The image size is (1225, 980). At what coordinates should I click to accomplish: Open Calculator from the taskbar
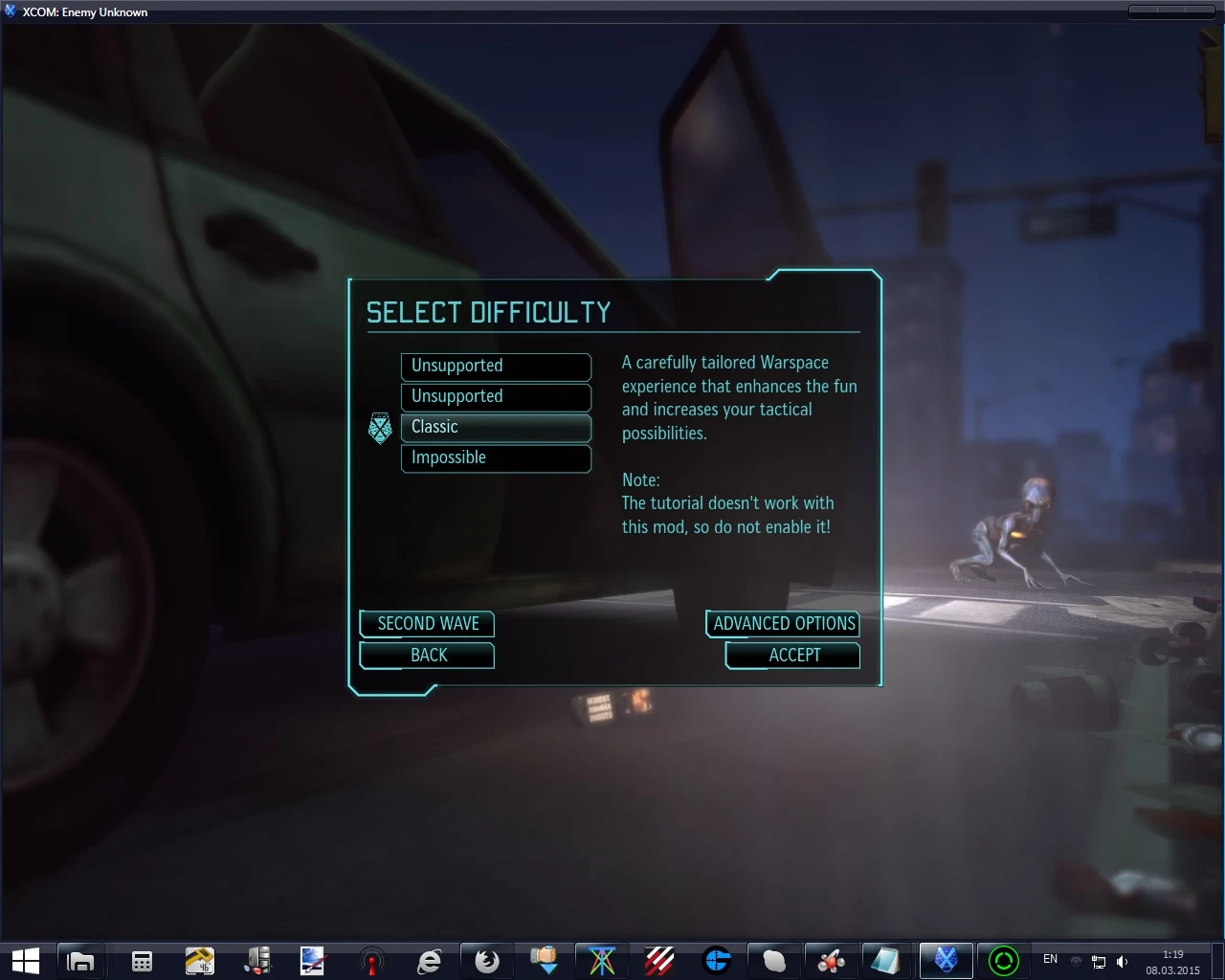[142, 960]
